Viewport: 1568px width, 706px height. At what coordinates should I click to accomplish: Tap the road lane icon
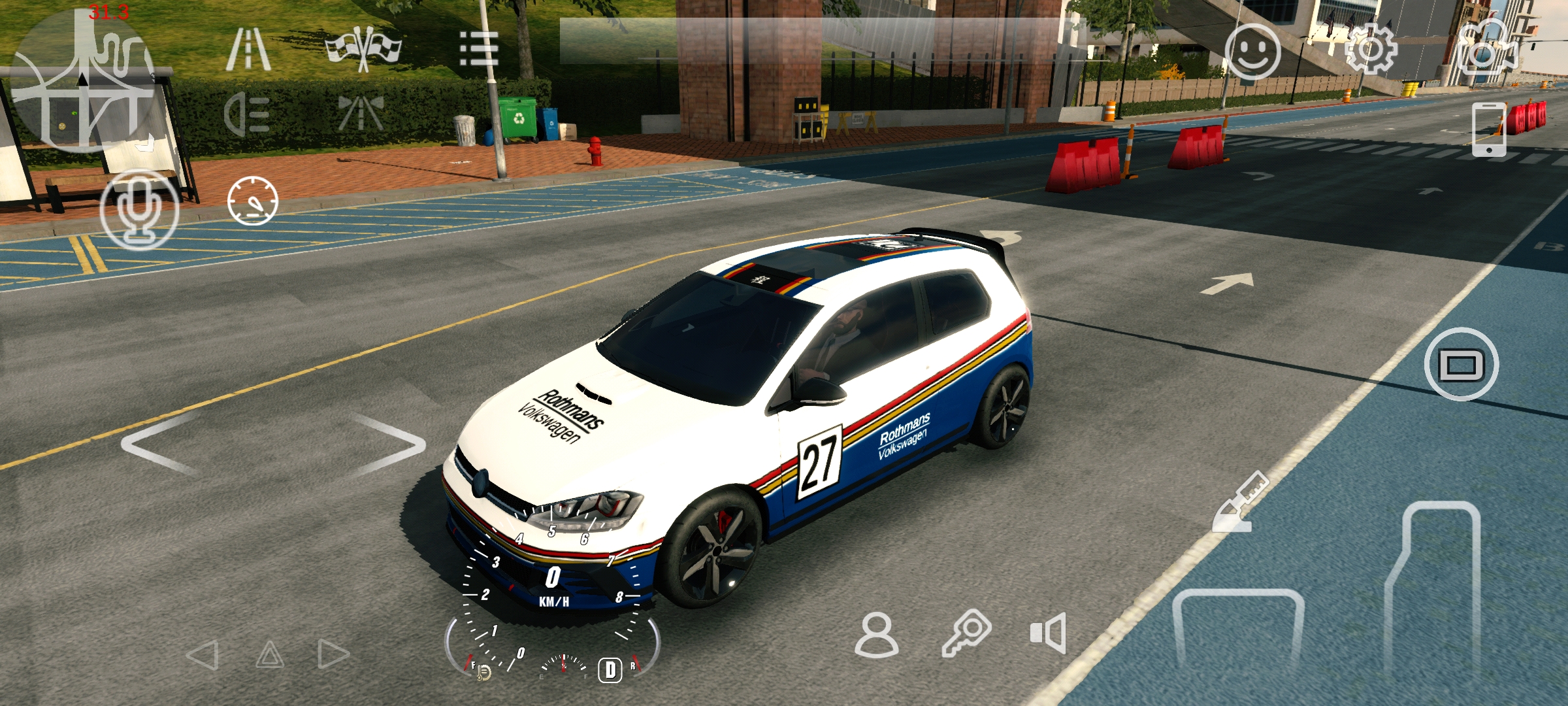click(248, 49)
